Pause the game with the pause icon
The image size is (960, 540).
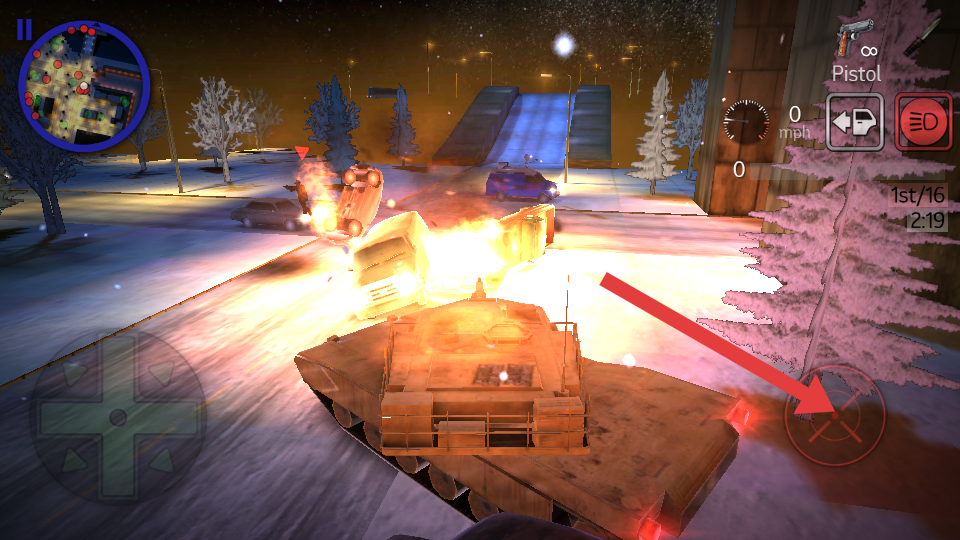click(24, 29)
